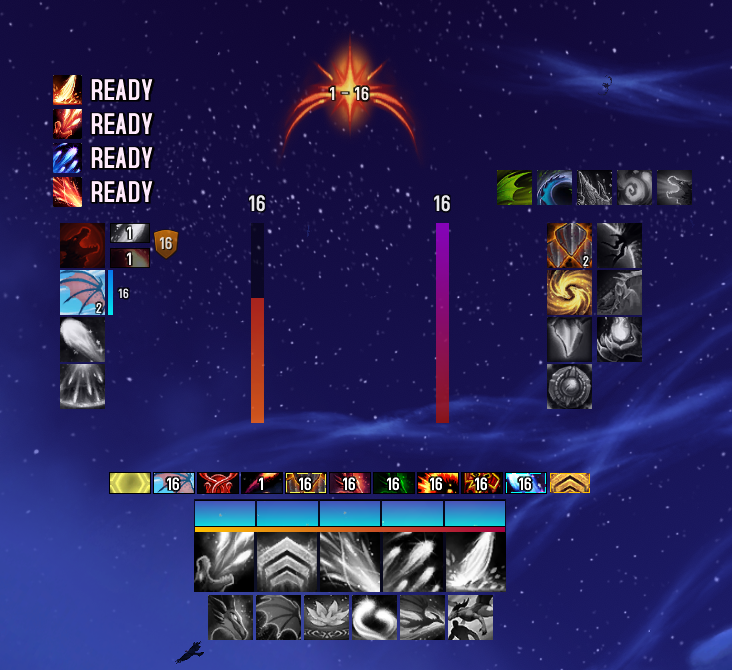
Task: Click the grey downward light rays icon
Action: click(83, 386)
